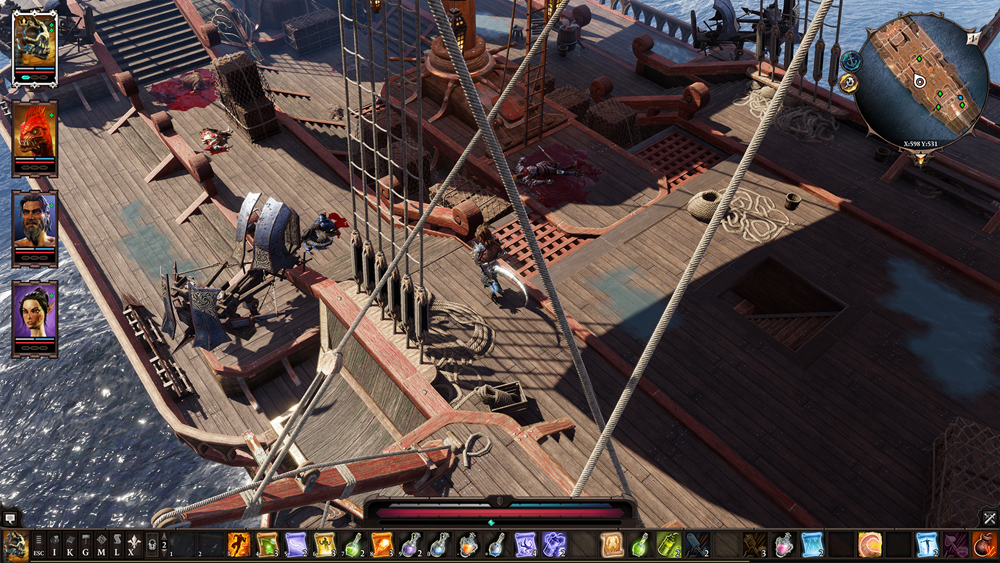Open the crafting hammer G button
This screenshot has width=1000, height=563.
pos(86,546)
